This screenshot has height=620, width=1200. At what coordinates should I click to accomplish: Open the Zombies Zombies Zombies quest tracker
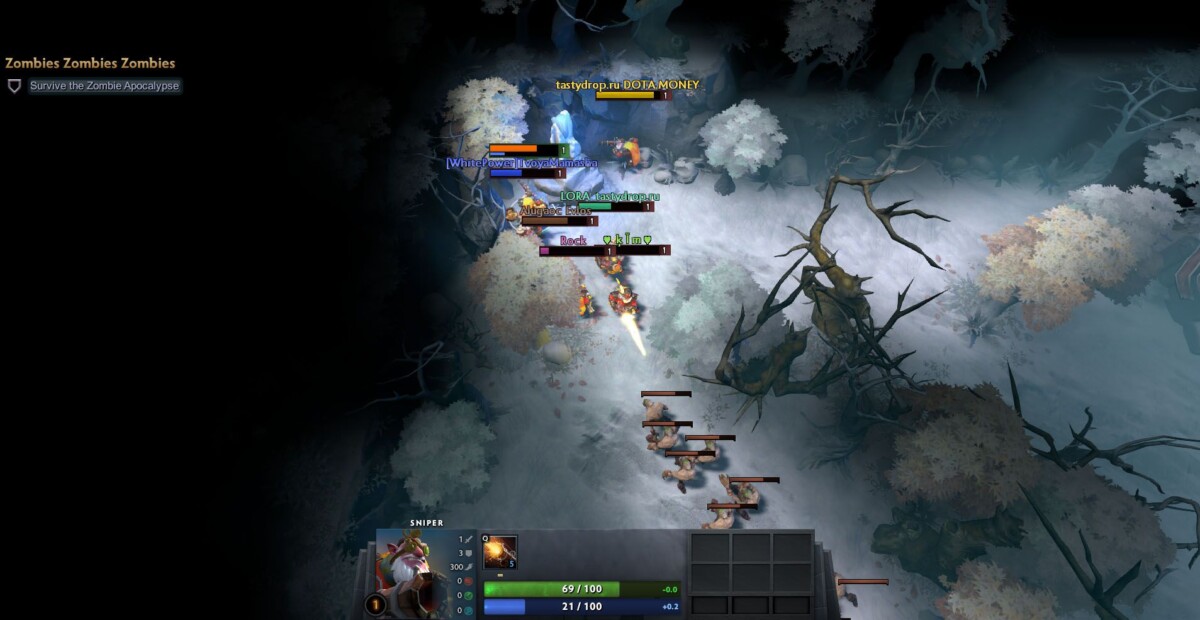(x=90, y=63)
